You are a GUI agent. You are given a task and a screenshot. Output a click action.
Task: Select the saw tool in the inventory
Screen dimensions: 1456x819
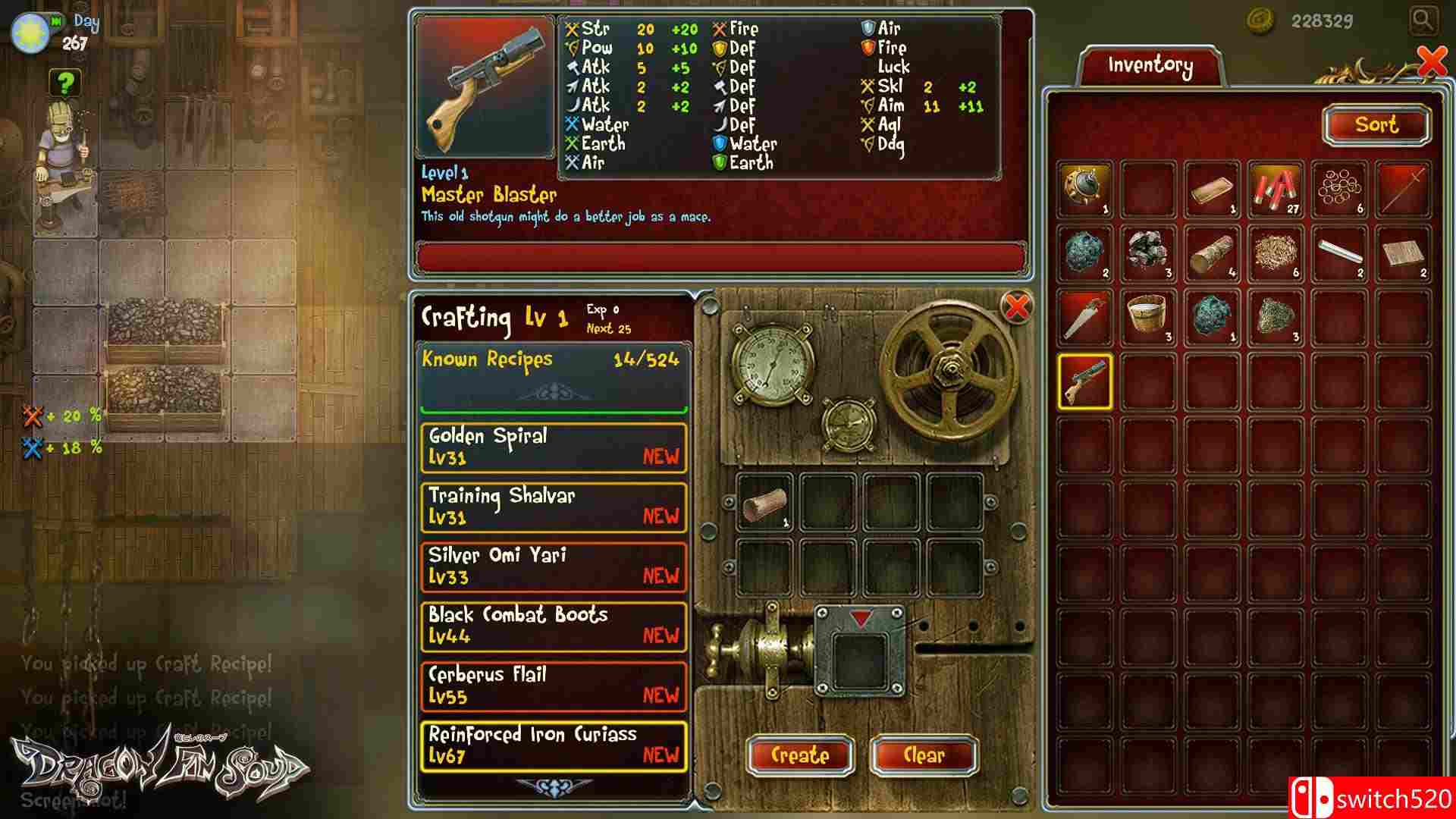1083,318
